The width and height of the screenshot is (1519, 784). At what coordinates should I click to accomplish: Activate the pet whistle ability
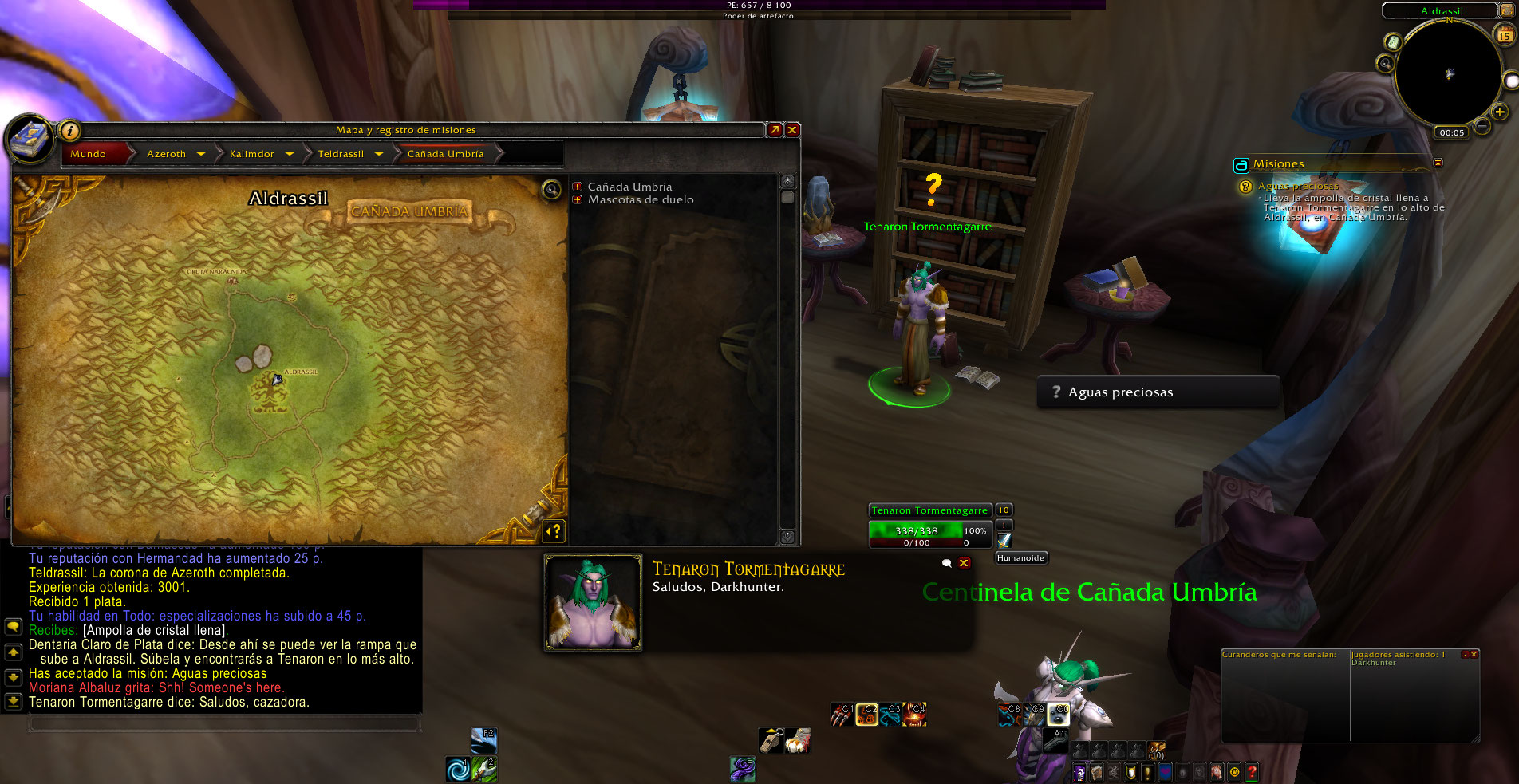coord(771,741)
